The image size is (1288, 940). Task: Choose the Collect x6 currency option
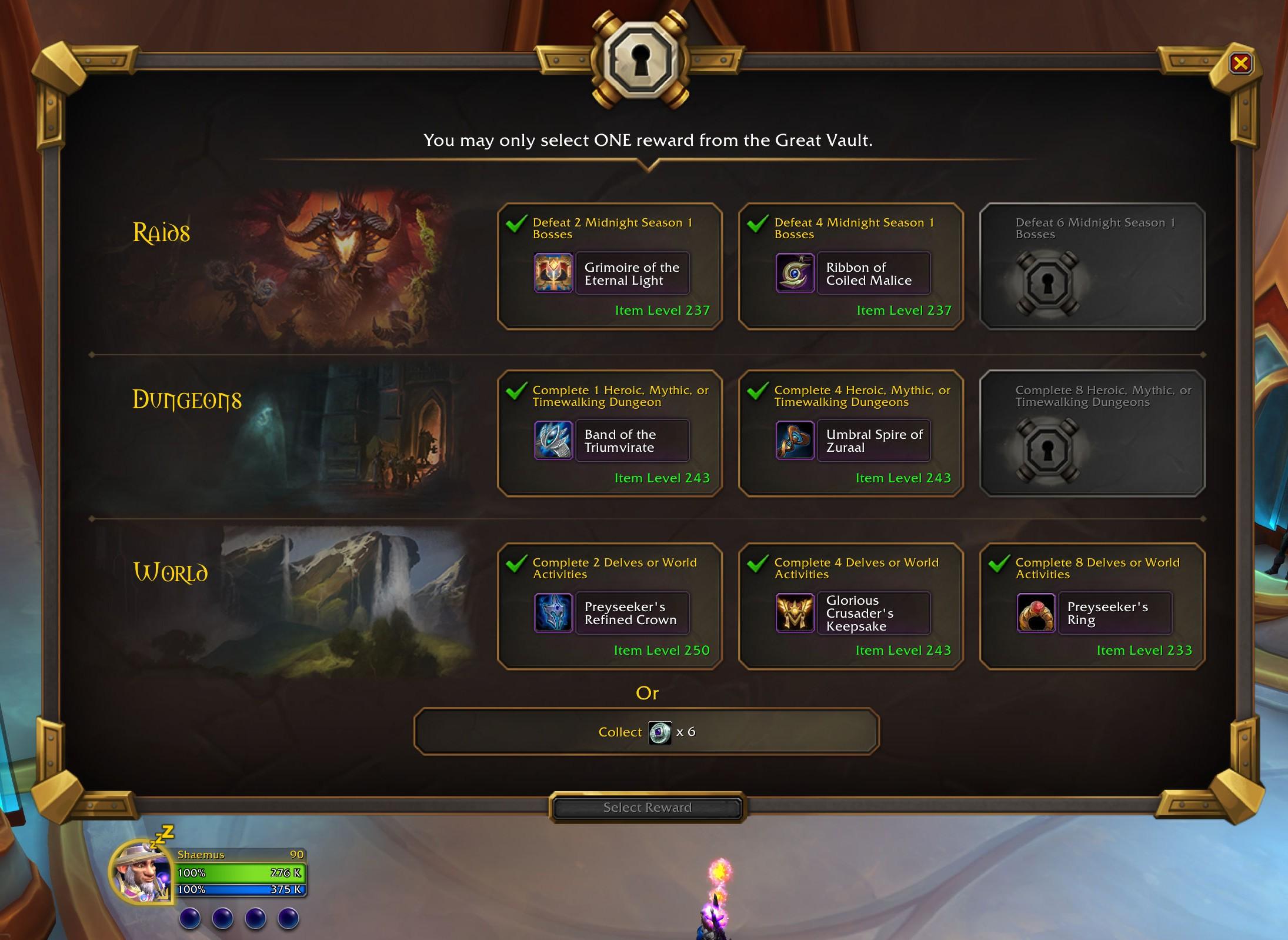pyautogui.click(x=647, y=732)
